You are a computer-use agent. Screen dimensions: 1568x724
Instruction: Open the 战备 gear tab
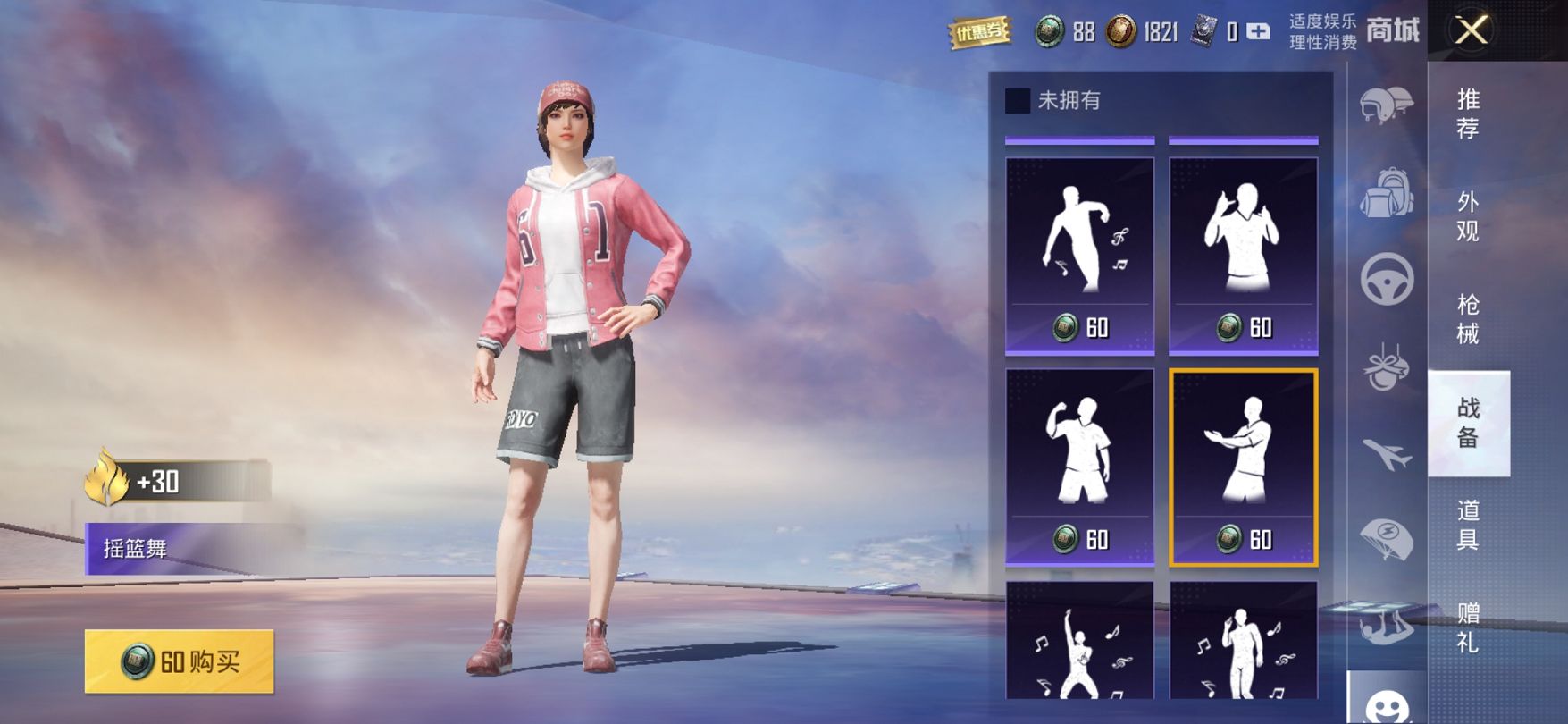click(x=1468, y=422)
